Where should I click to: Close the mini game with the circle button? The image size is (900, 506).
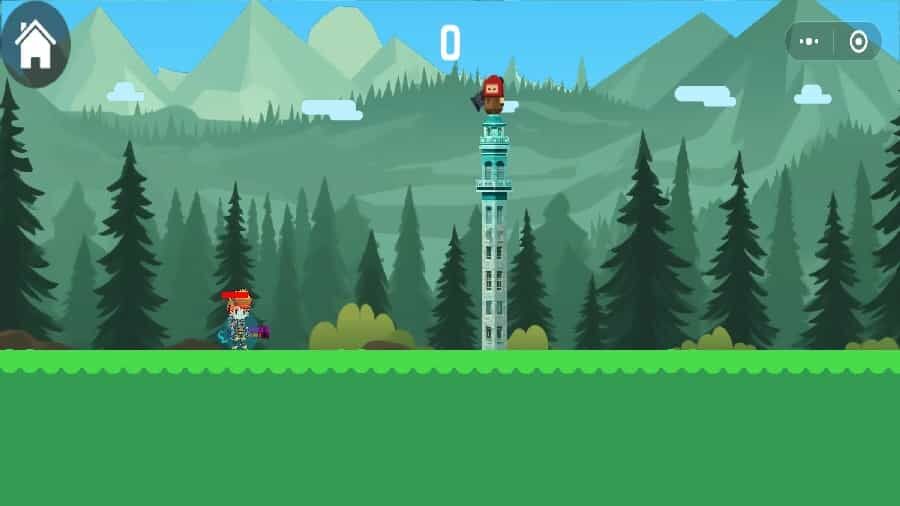point(858,42)
